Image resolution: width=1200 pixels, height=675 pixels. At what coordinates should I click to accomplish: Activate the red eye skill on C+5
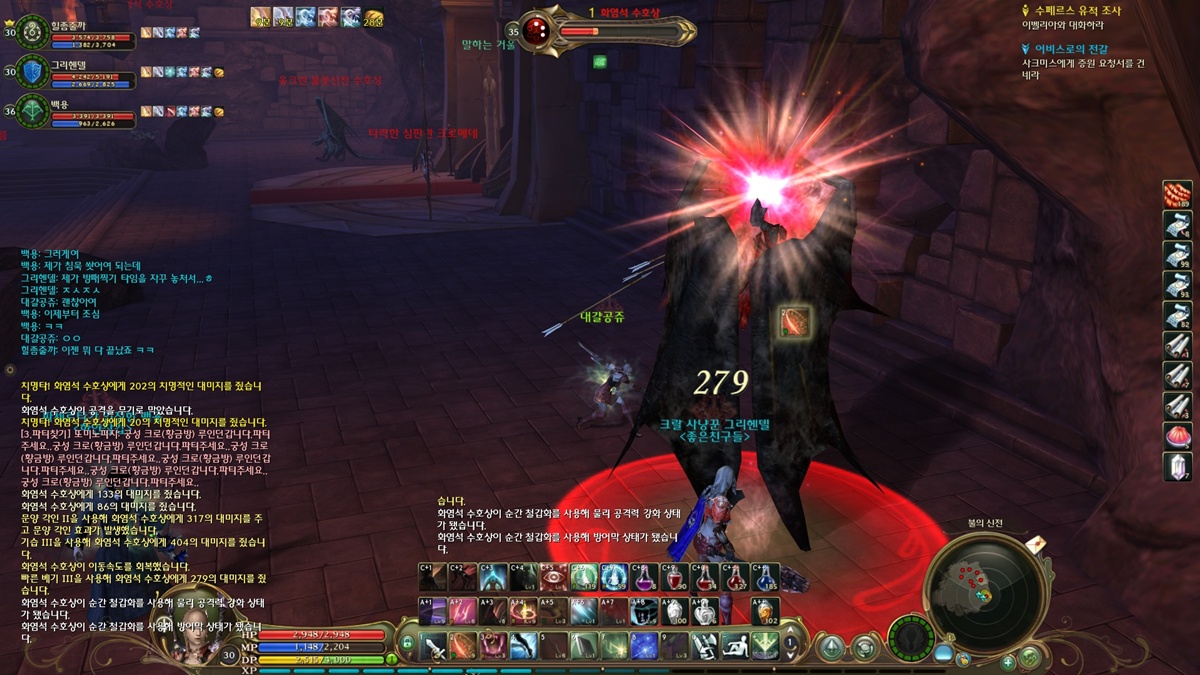click(x=553, y=577)
